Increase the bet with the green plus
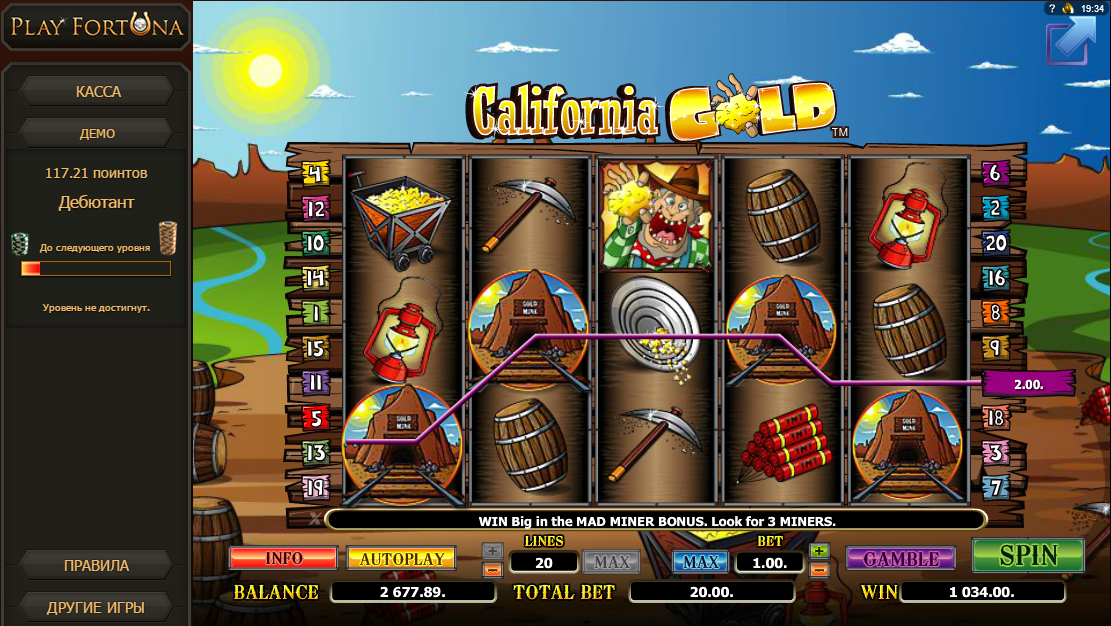 [819, 551]
